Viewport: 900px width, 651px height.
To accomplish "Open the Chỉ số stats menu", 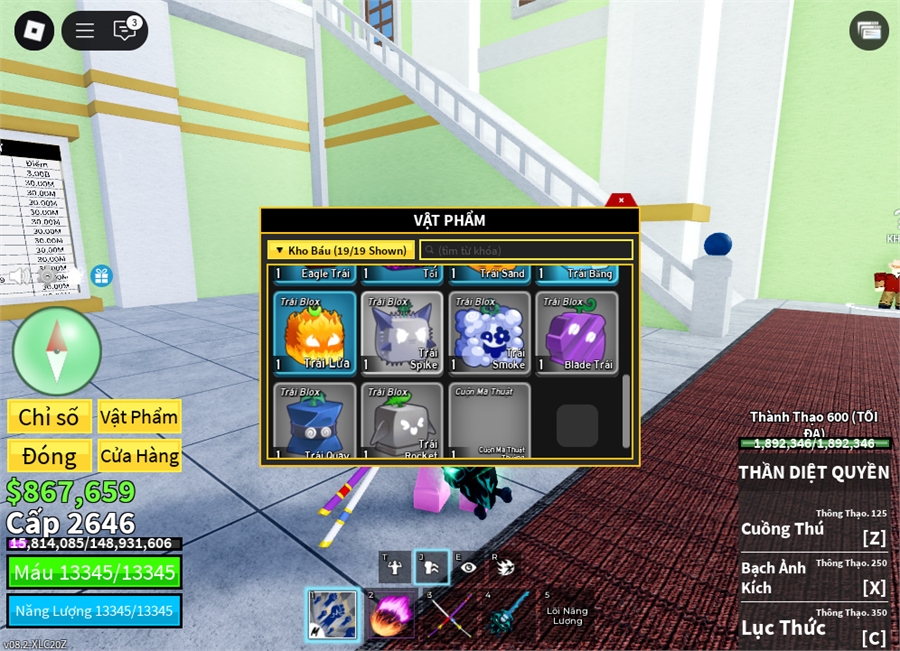I will click(49, 417).
